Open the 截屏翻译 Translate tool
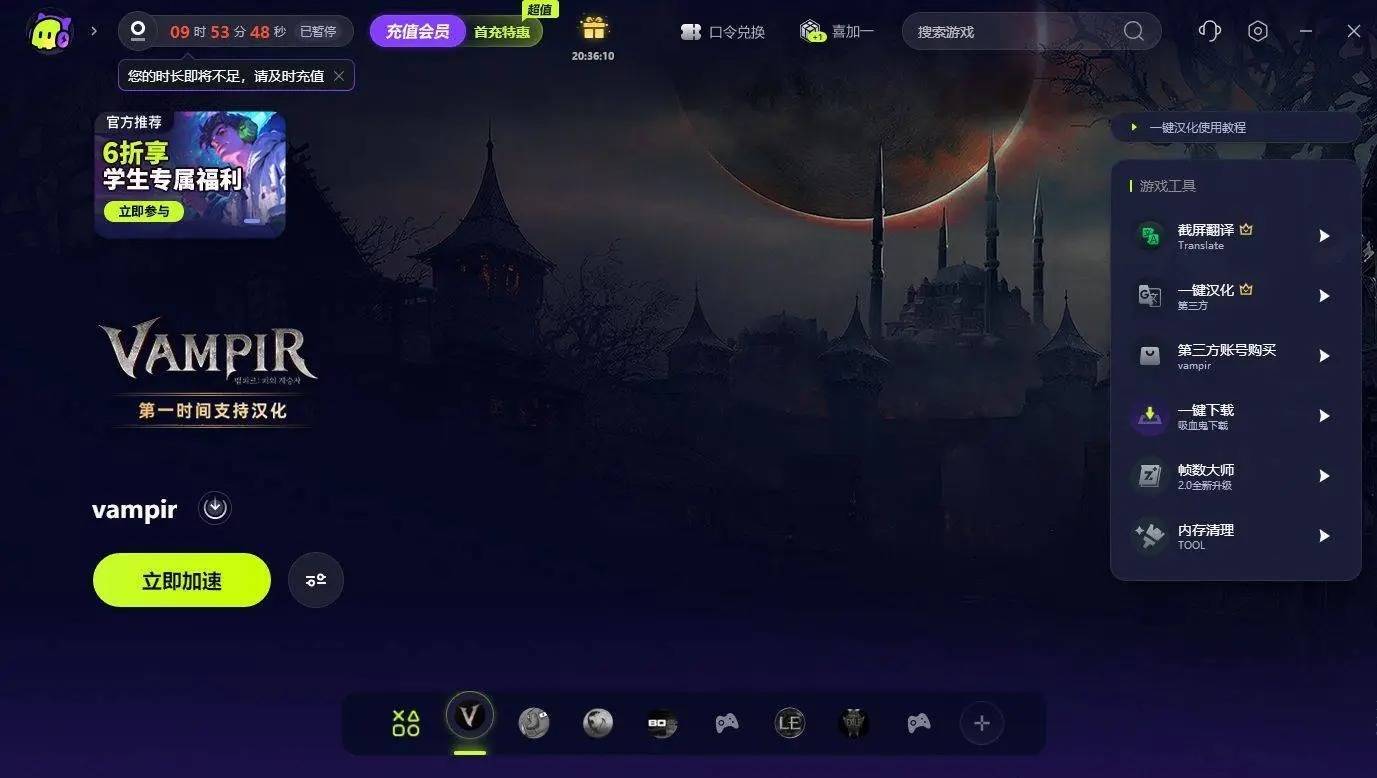1377x778 pixels. click(x=1236, y=236)
